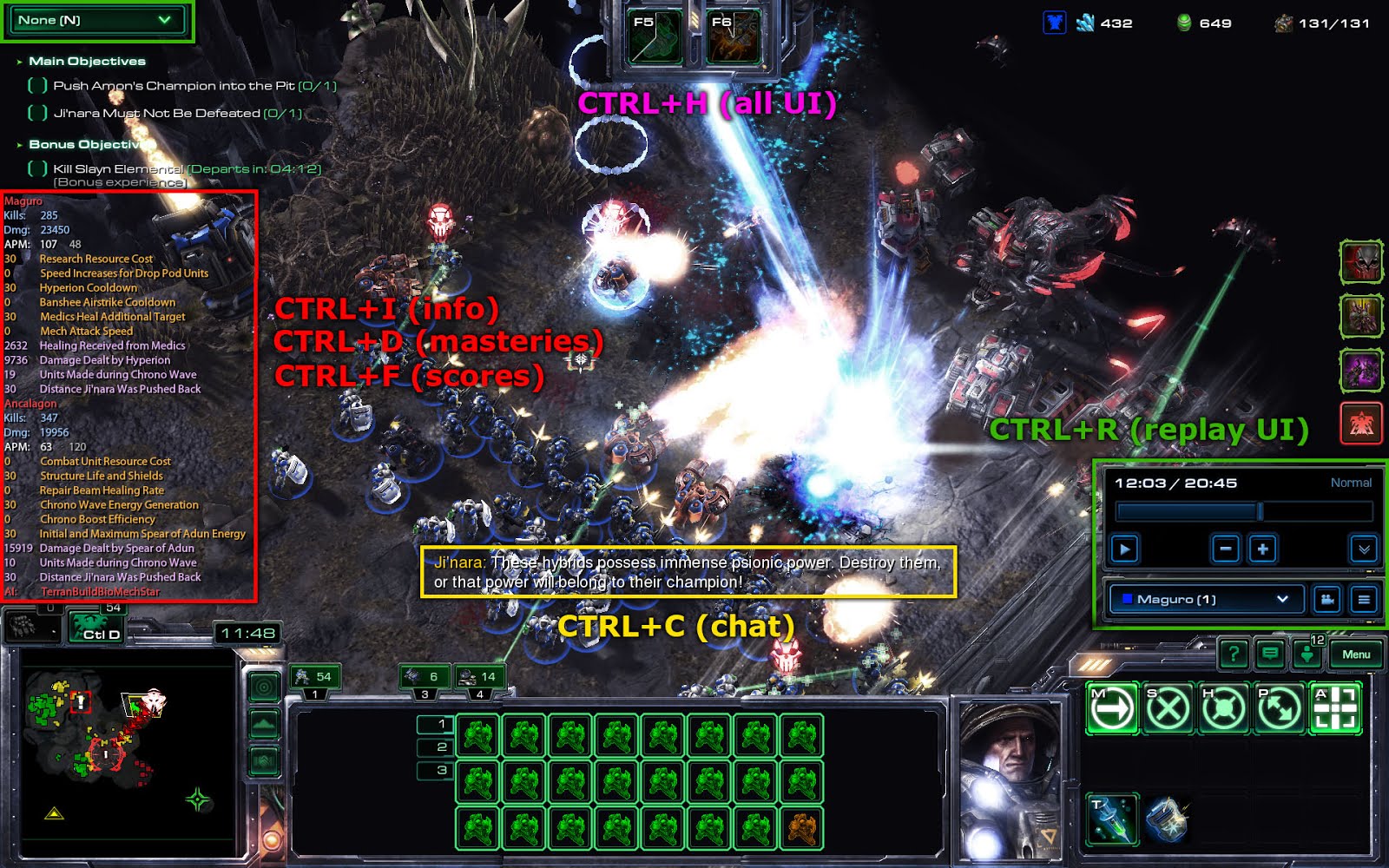This screenshot has width=1389, height=868.
Task: Open the None (N) dropdown
Action: tap(95, 19)
